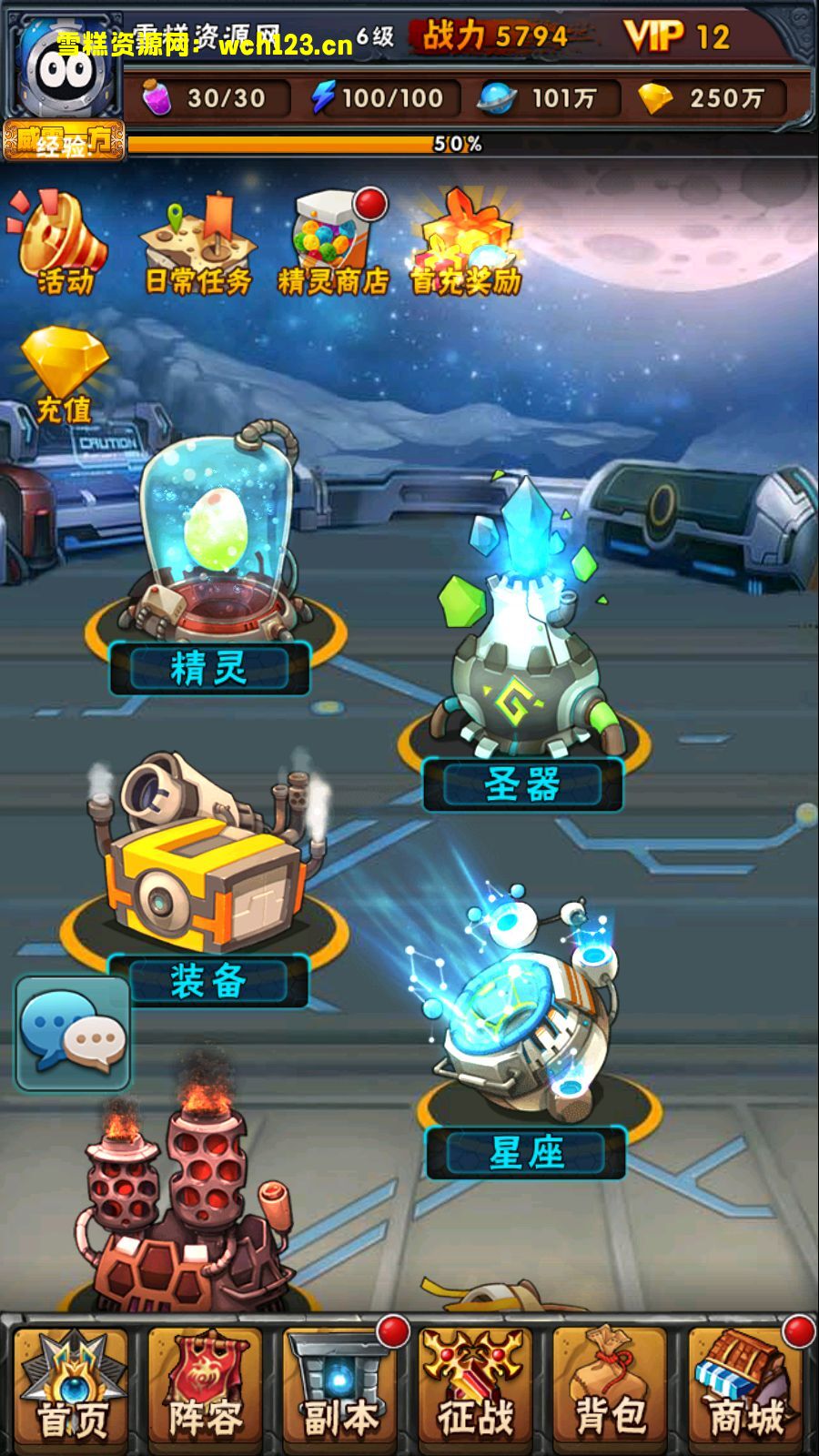Select the 征战 campaign tab
Viewport: 819px width, 1456px height.
click(475, 1387)
